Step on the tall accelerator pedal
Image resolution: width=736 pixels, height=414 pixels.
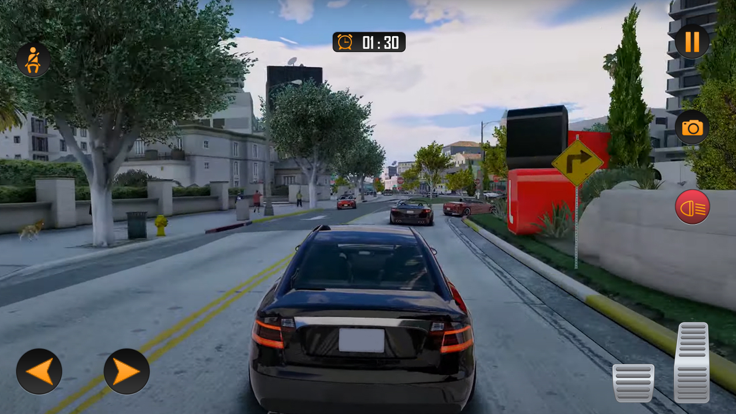[692, 362]
